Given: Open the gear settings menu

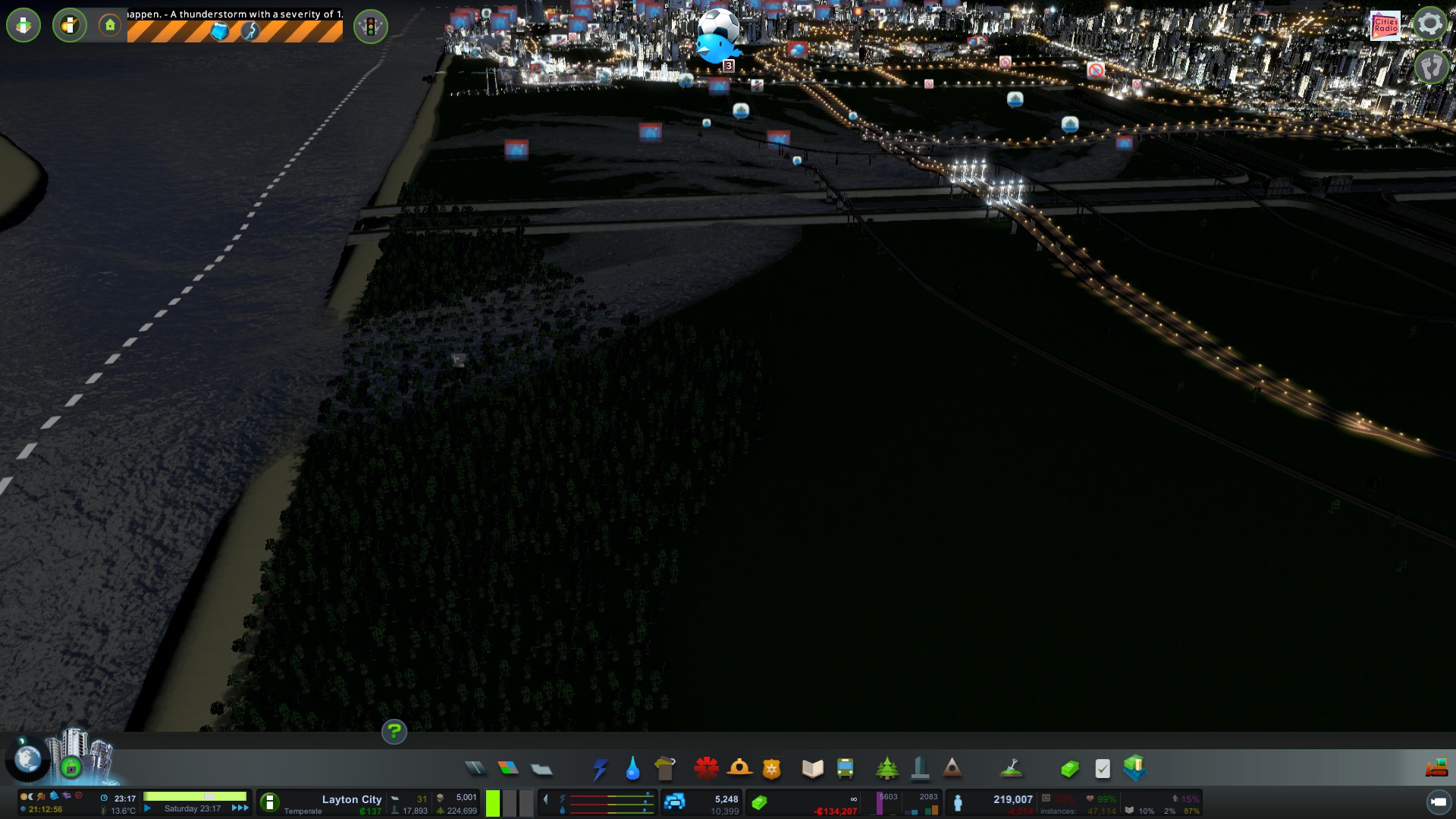Looking at the screenshot, I should [1429, 24].
